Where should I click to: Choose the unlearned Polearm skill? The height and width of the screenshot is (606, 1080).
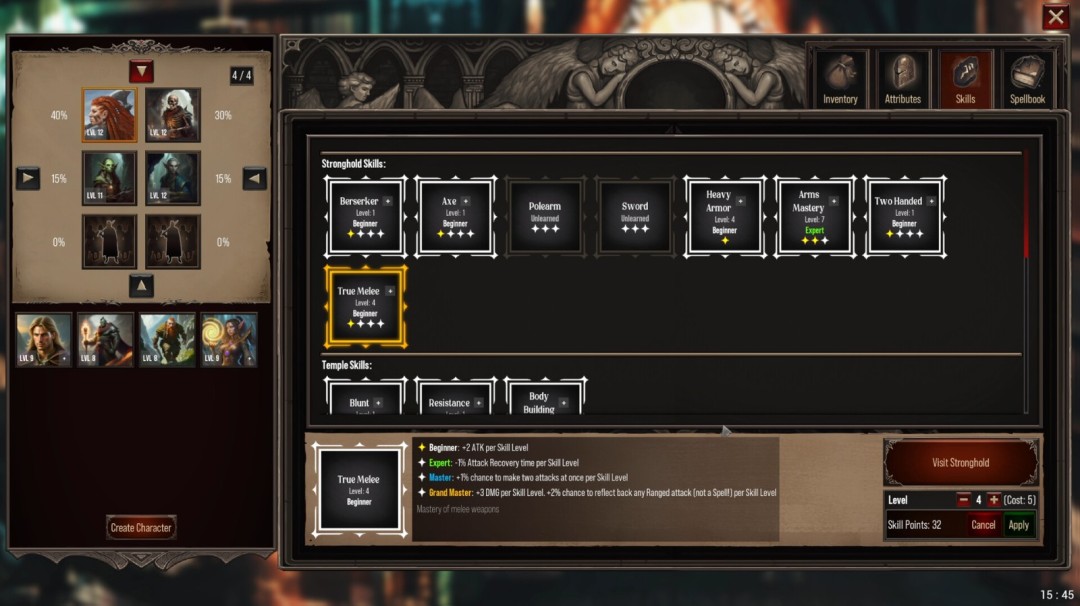(545, 217)
